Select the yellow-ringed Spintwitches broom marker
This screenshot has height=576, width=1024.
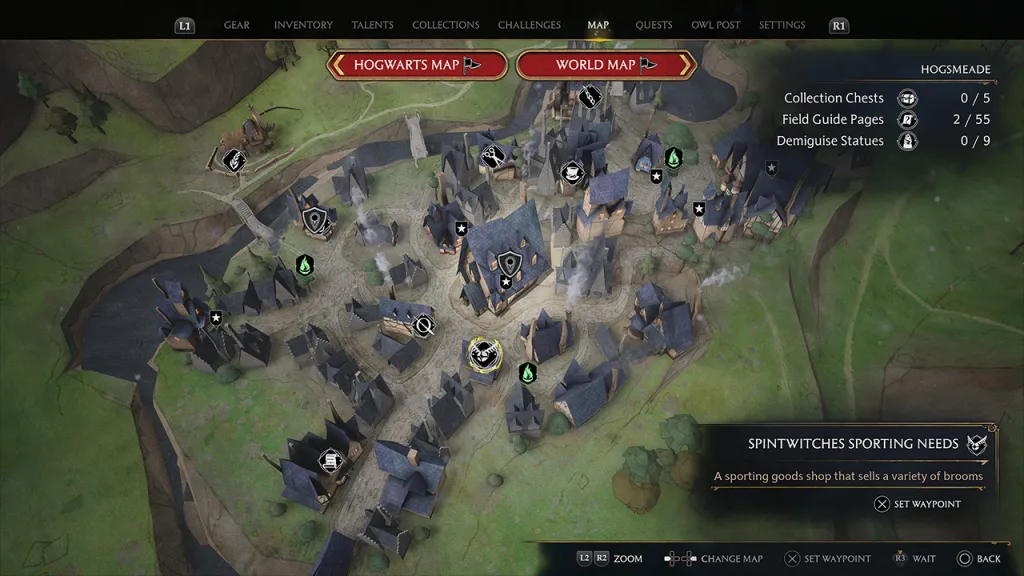tap(484, 354)
